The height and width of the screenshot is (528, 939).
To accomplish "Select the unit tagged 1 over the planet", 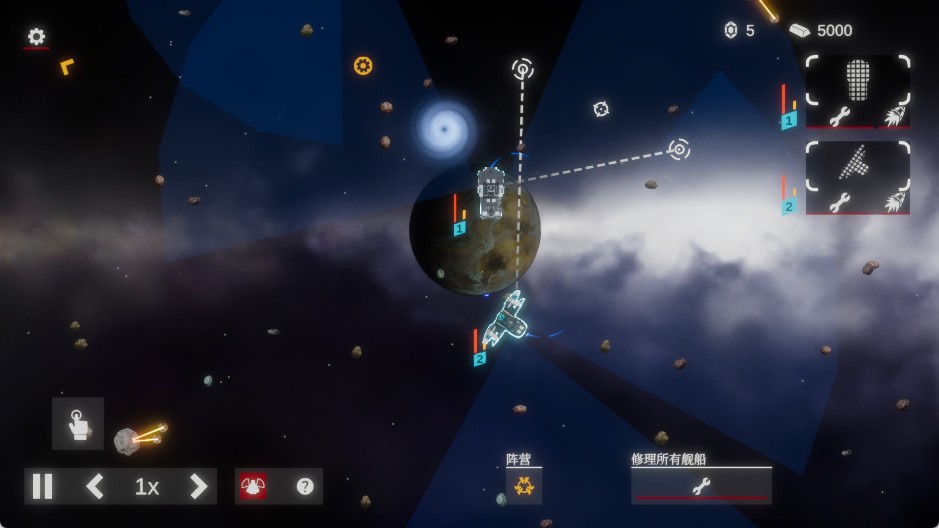I will coord(490,193).
